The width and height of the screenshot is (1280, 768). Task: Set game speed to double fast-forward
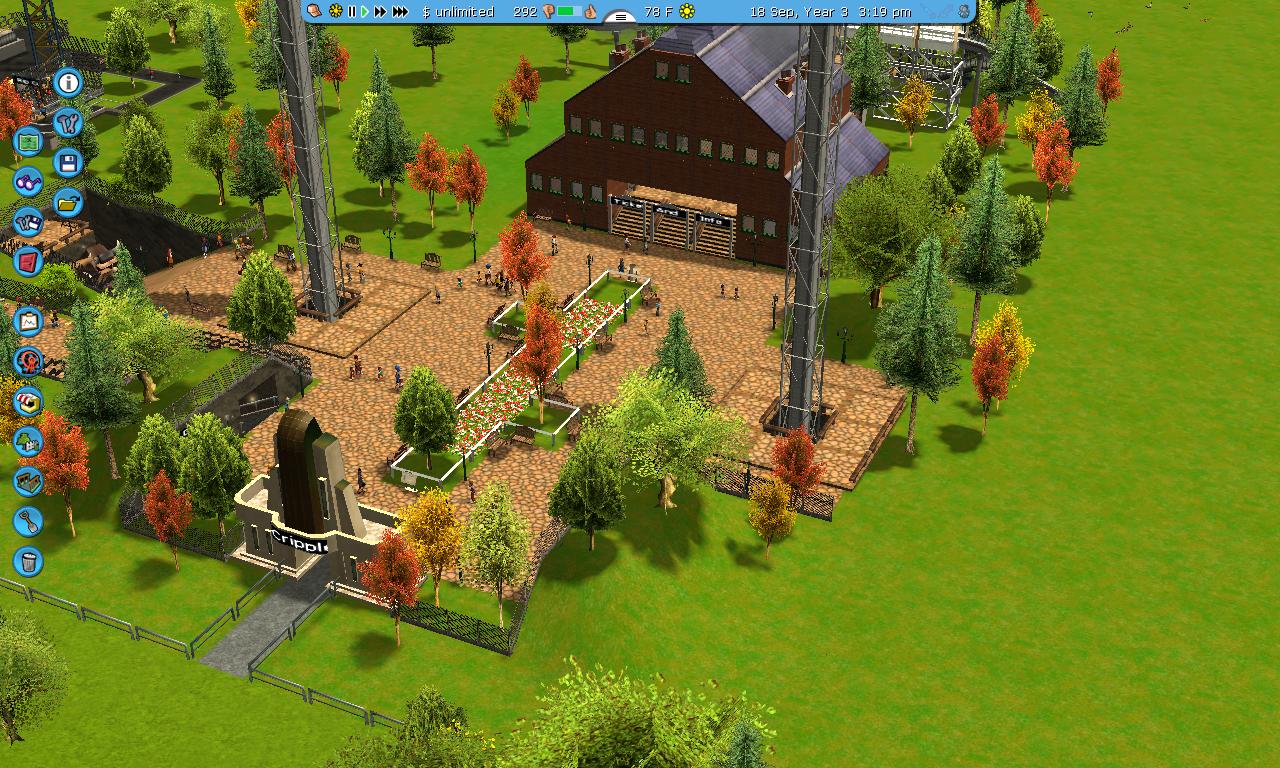click(380, 11)
